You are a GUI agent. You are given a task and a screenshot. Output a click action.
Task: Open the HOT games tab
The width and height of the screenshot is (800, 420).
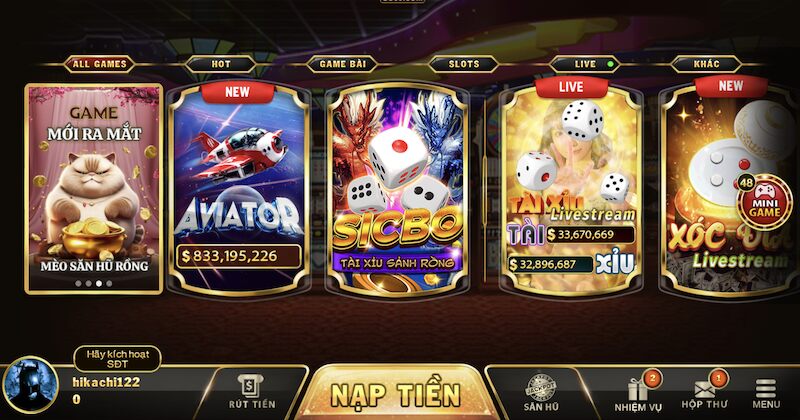[x=219, y=64]
